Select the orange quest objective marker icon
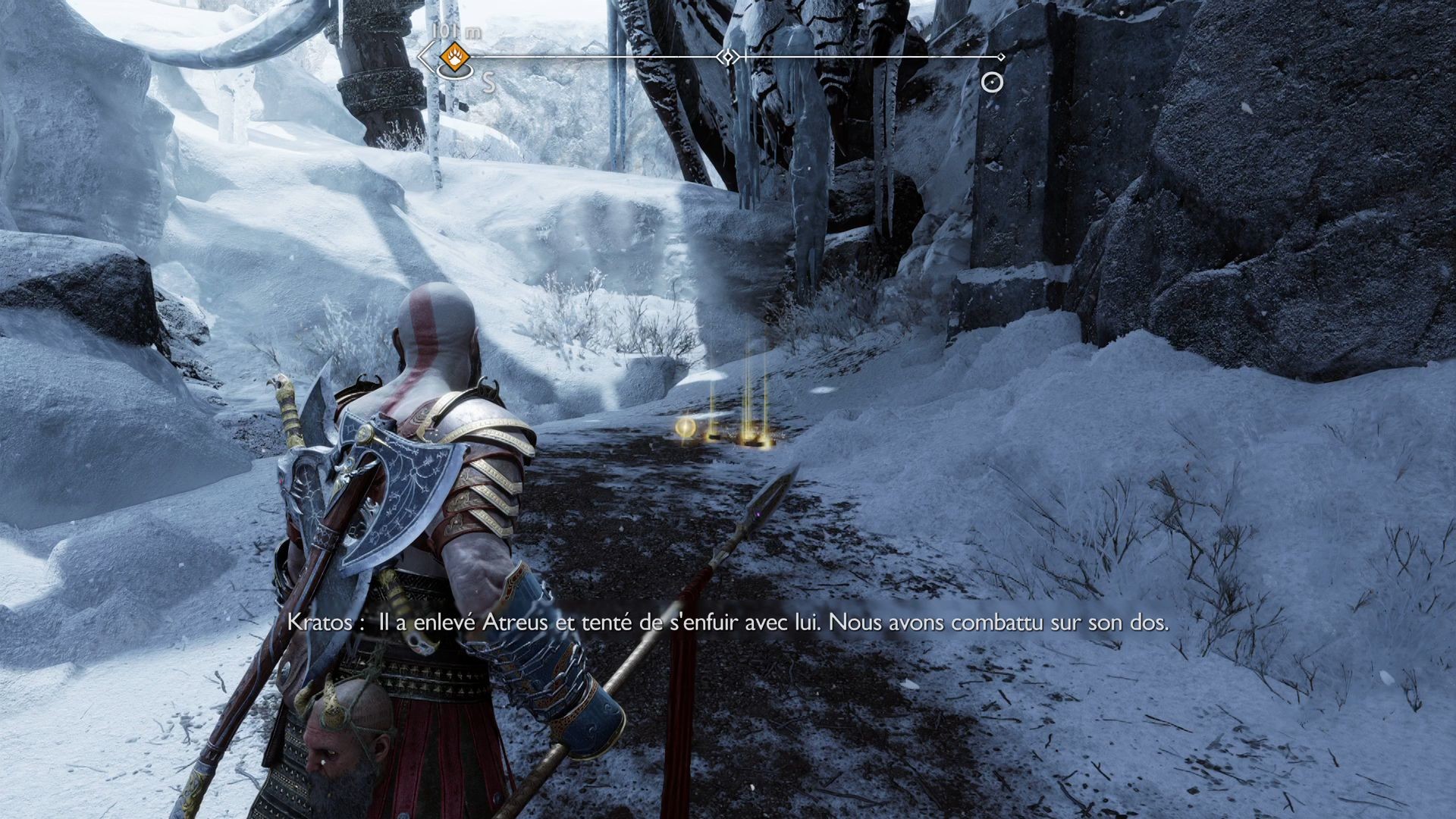 [453, 57]
